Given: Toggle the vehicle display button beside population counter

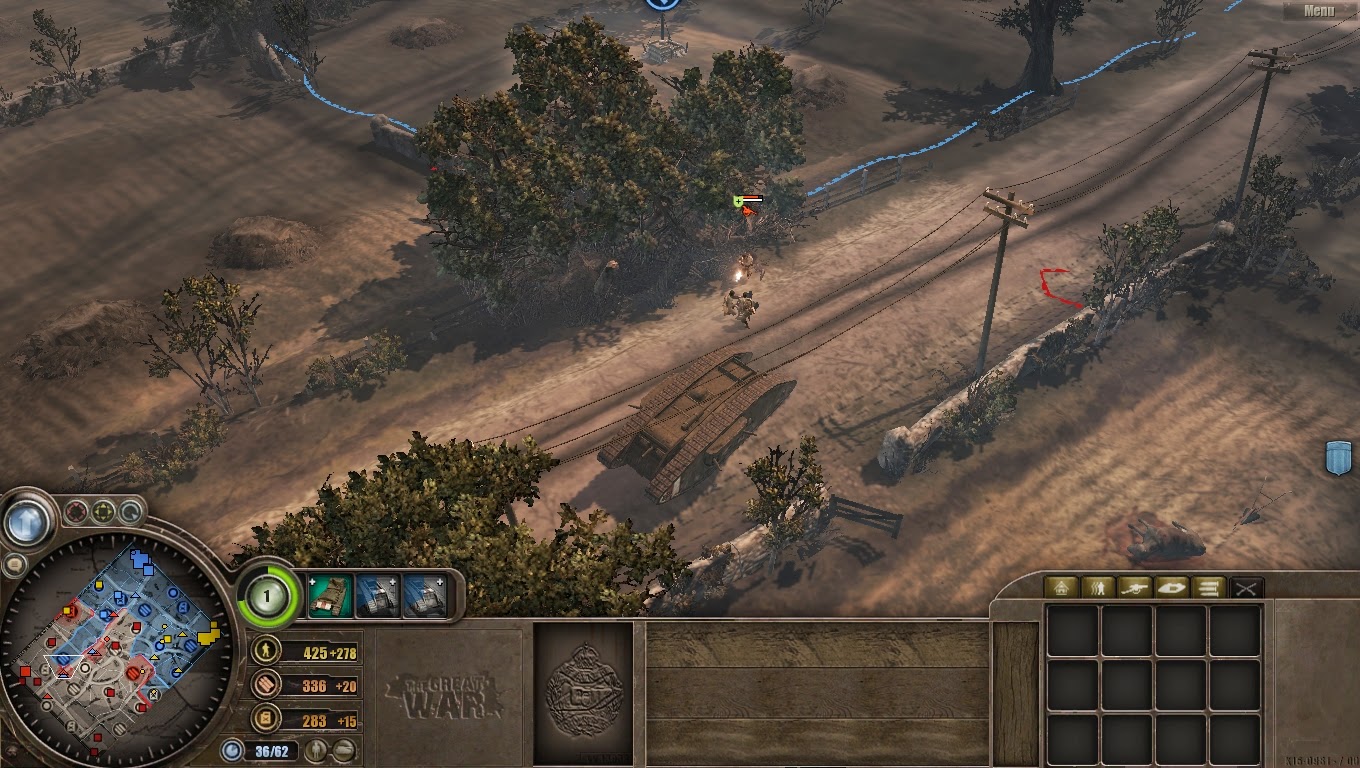Looking at the screenshot, I should pos(344,751).
